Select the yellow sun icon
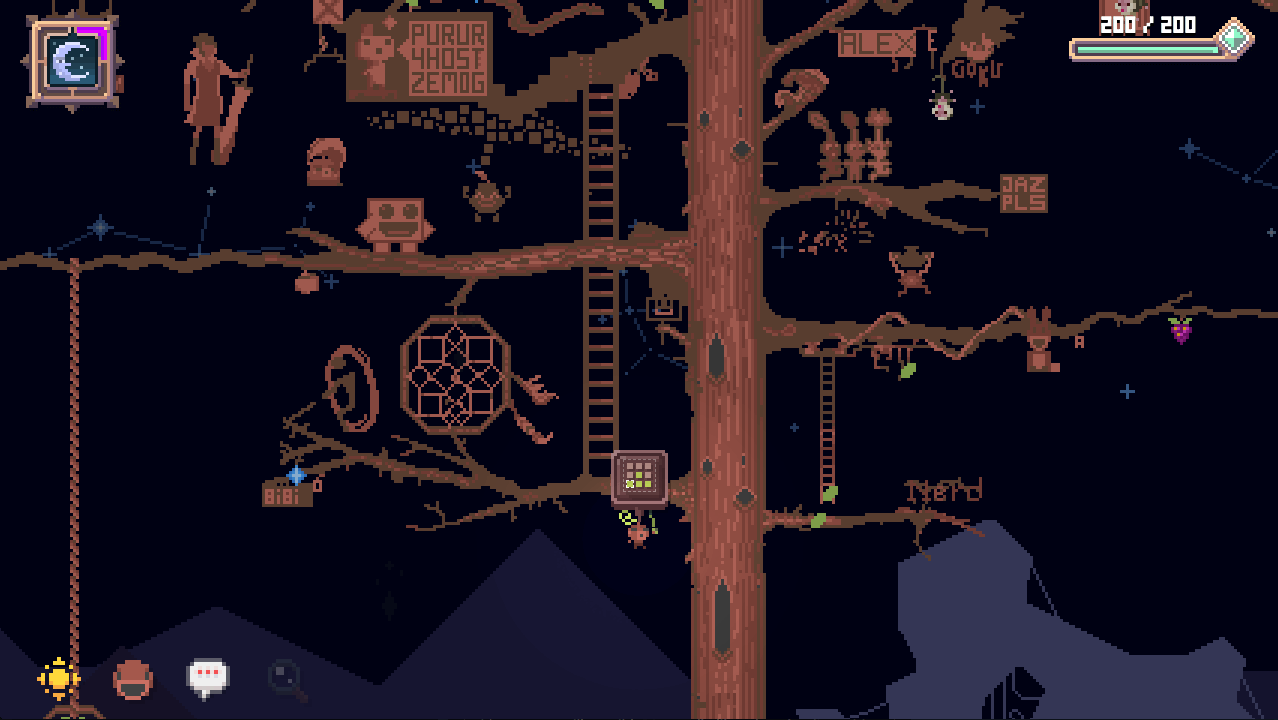This screenshot has width=1278, height=720. pos(59,679)
